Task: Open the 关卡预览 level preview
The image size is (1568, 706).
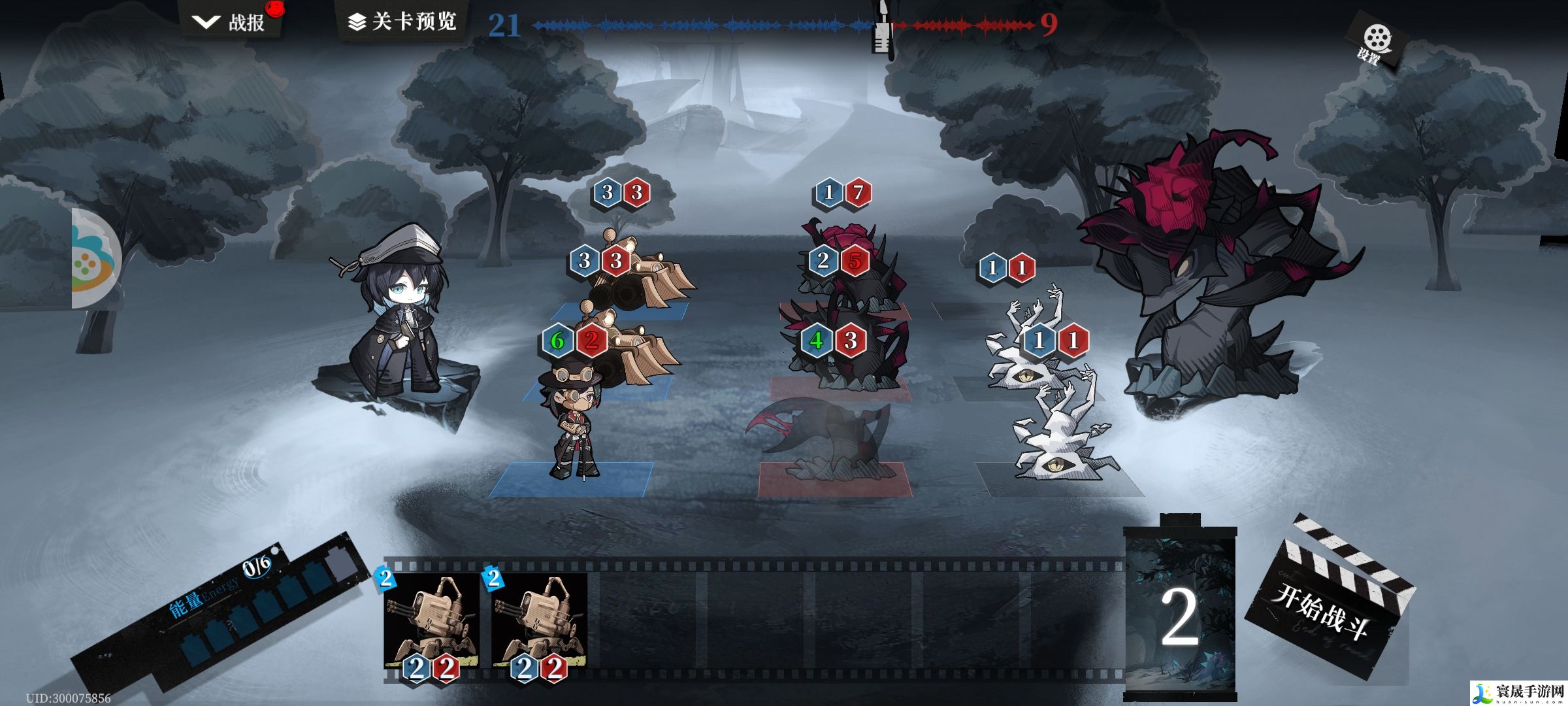Action: [402, 22]
